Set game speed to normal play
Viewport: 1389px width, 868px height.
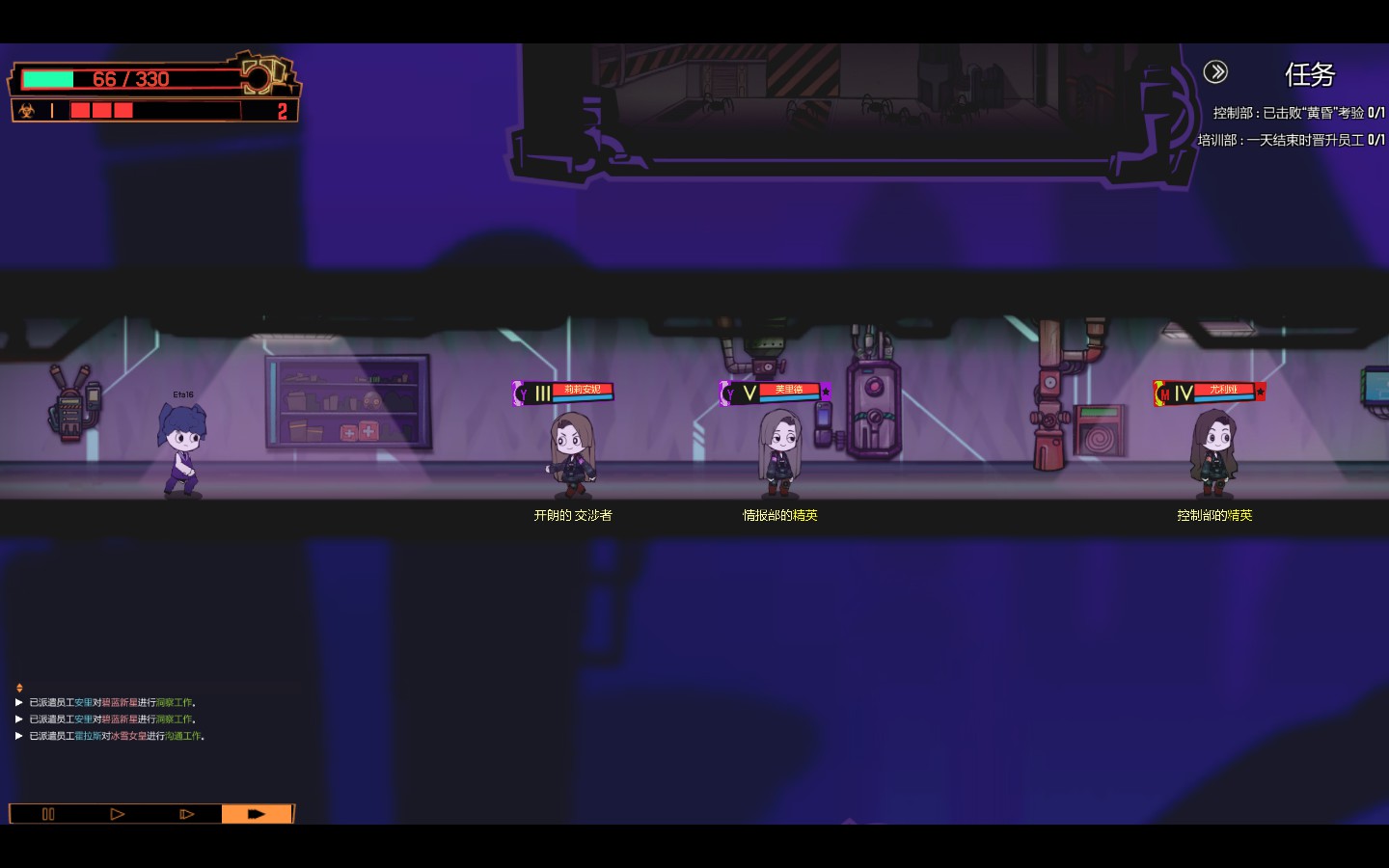click(118, 814)
